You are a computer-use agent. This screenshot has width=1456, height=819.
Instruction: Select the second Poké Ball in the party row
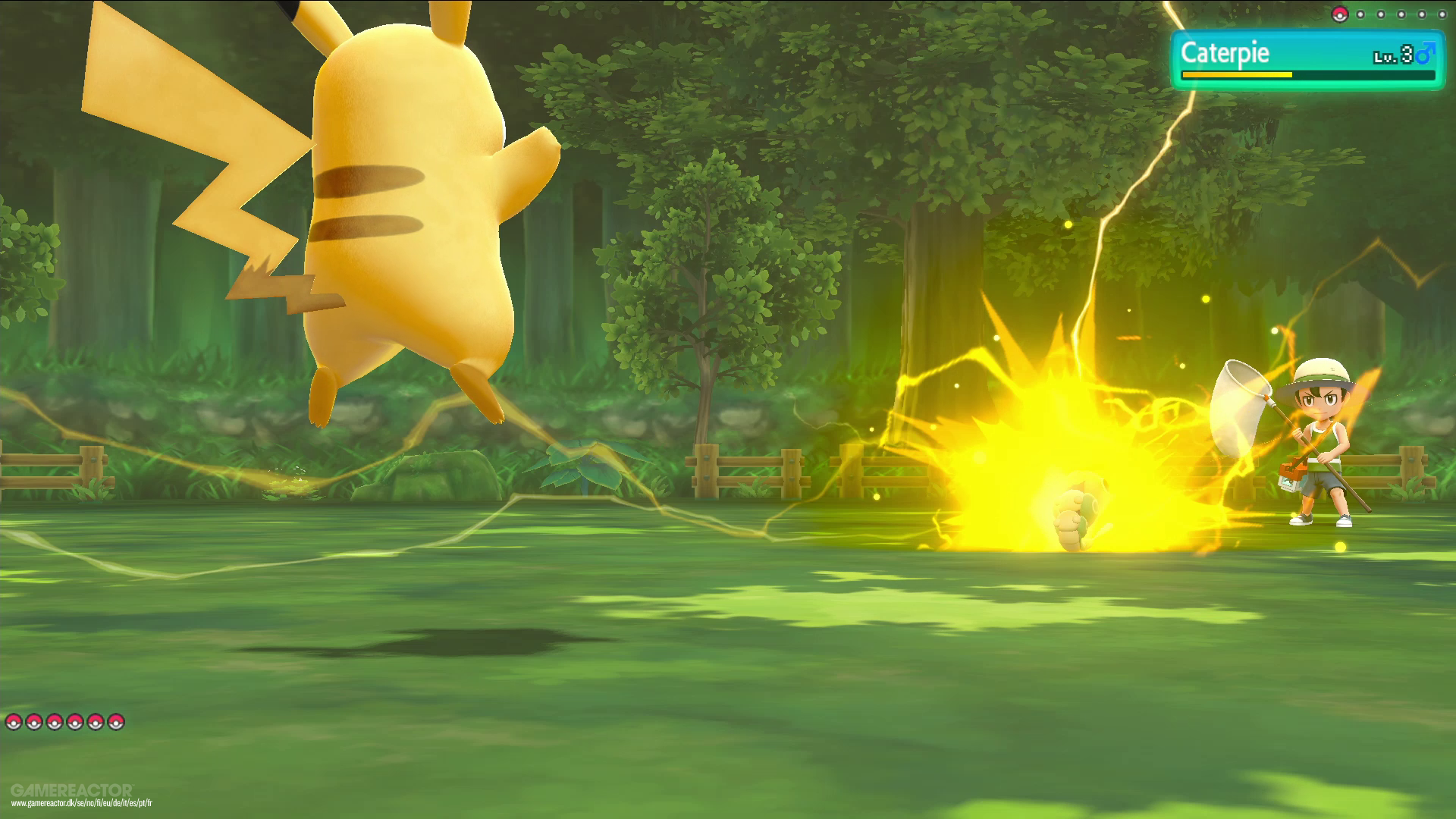click(x=34, y=723)
